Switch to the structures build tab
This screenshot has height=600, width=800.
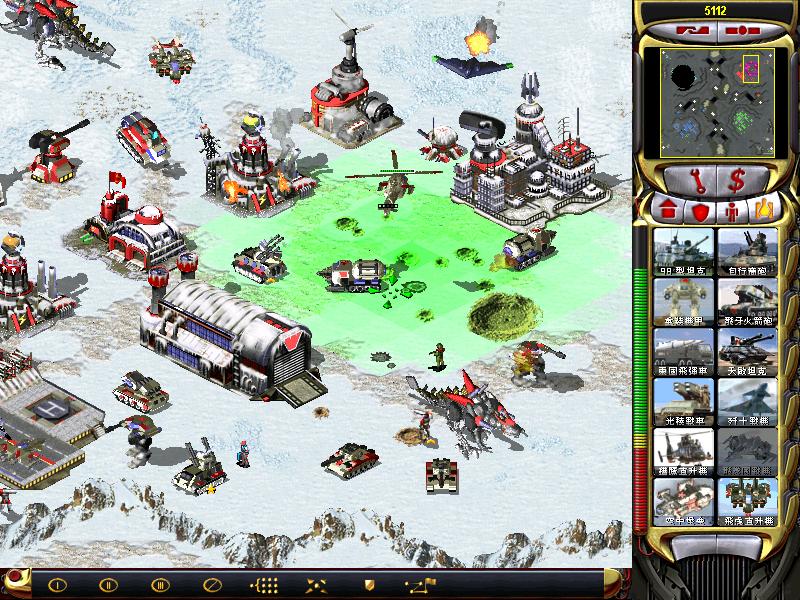point(665,212)
